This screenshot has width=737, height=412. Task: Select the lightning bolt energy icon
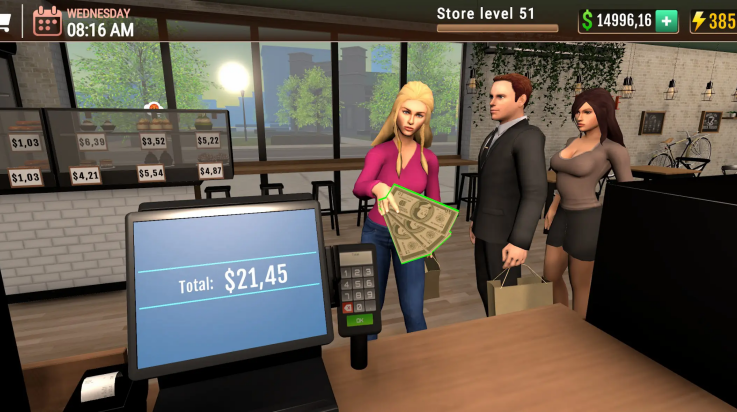(699, 21)
